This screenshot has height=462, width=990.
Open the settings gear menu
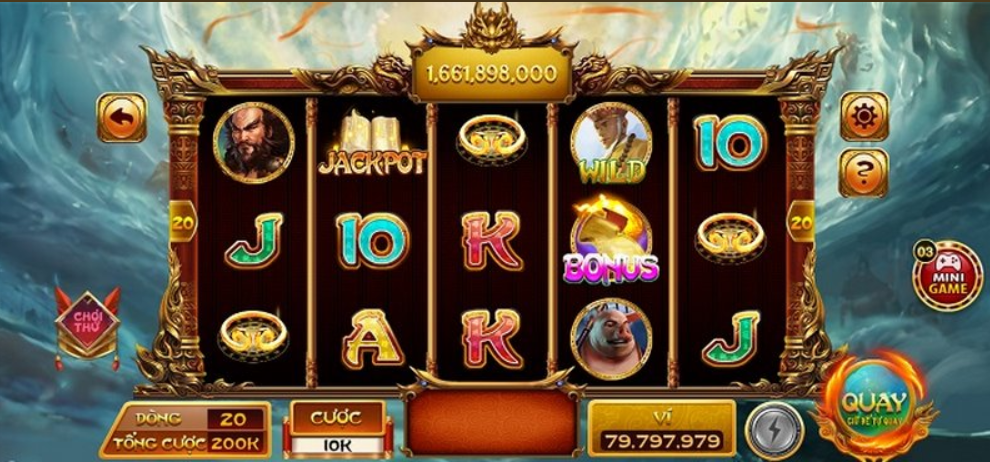click(x=863, y=119)
